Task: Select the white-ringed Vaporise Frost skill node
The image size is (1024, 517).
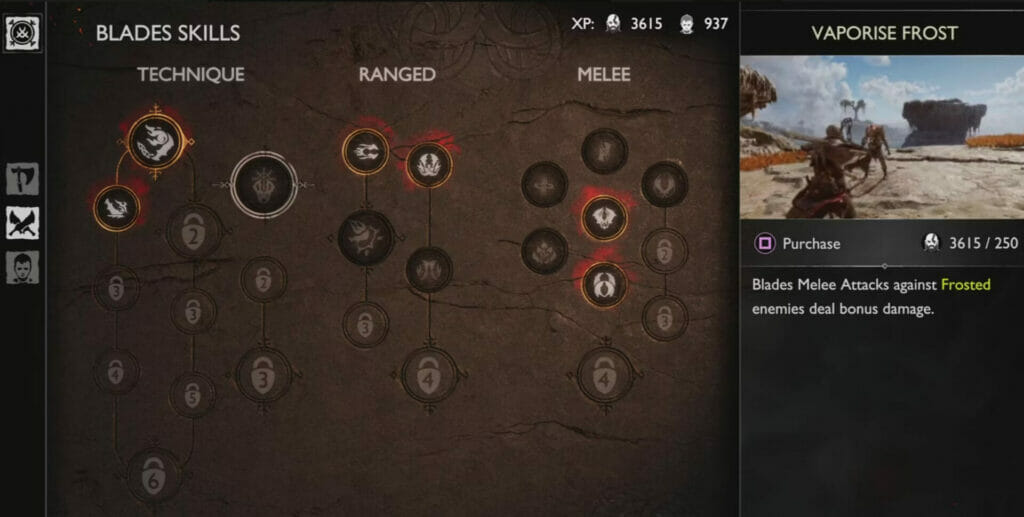Action: pos(263,185)
